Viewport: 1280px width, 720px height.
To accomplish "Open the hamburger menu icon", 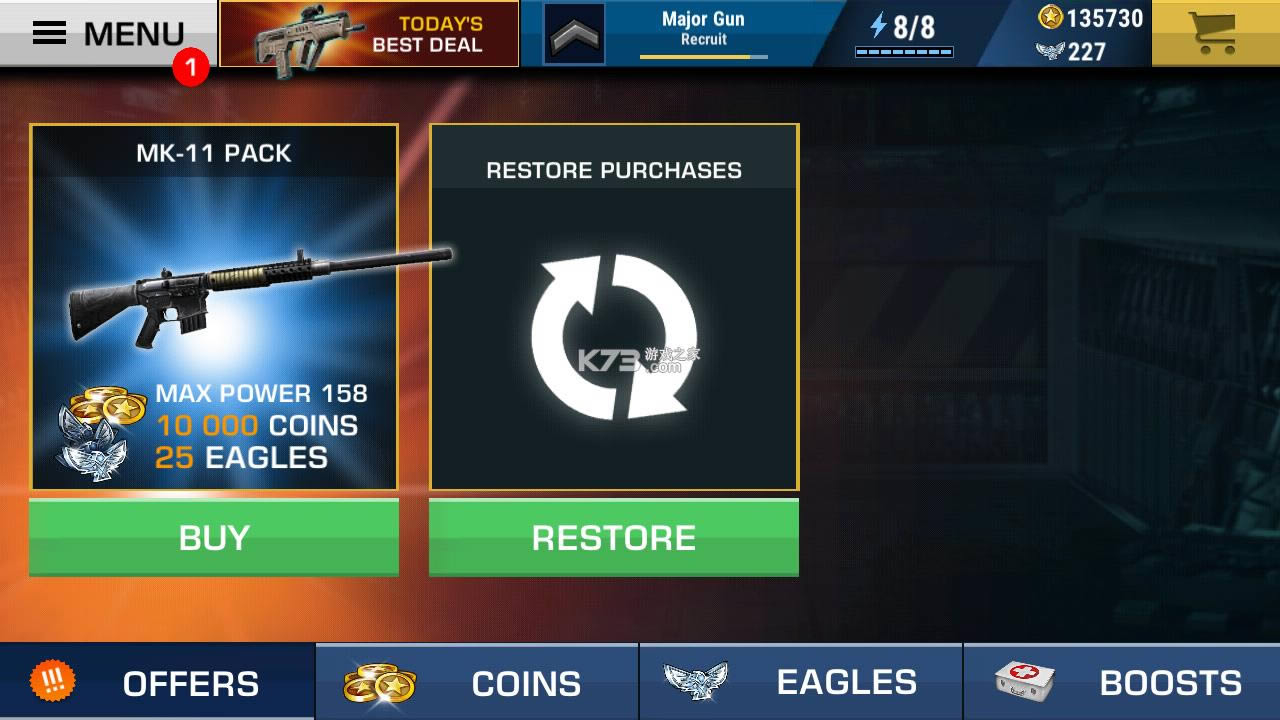I will click(x=51, y=31).
